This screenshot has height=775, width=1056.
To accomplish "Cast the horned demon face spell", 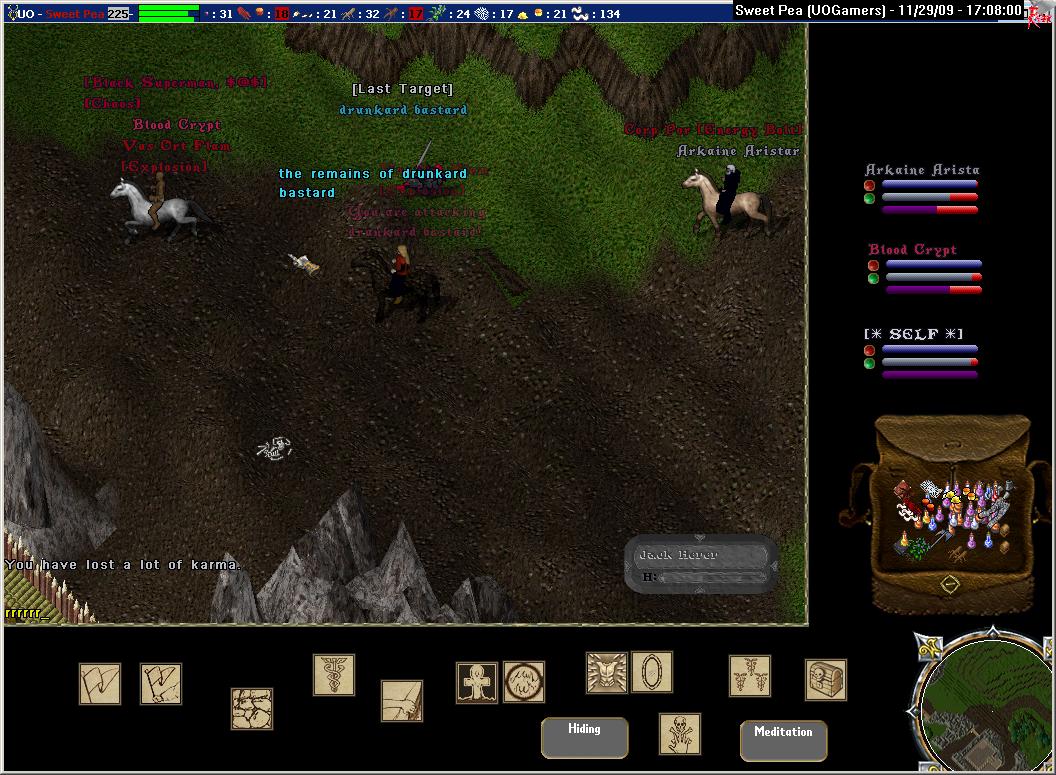I will click(607, 673).
